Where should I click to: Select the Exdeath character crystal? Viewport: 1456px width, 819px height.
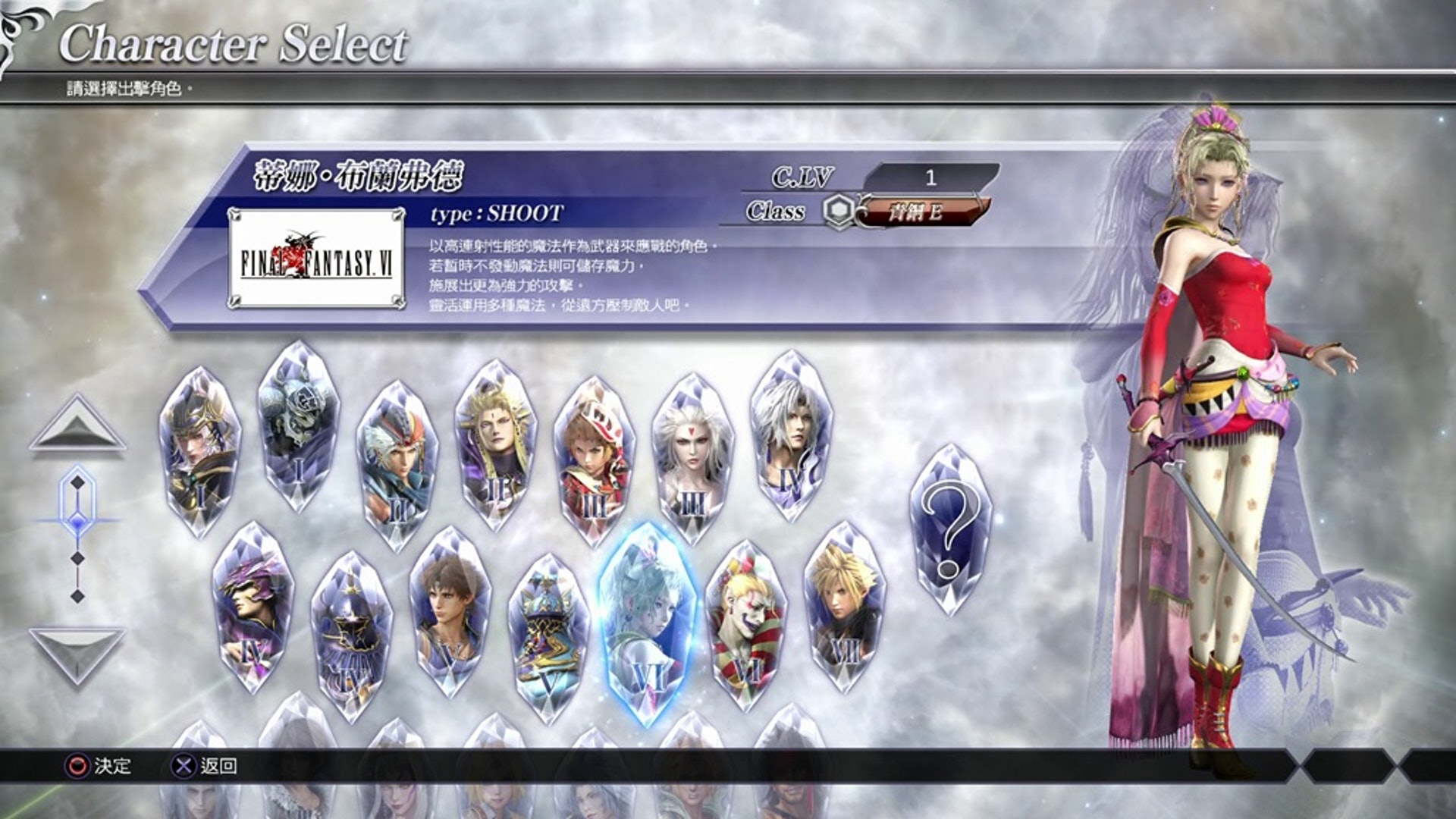548,639
